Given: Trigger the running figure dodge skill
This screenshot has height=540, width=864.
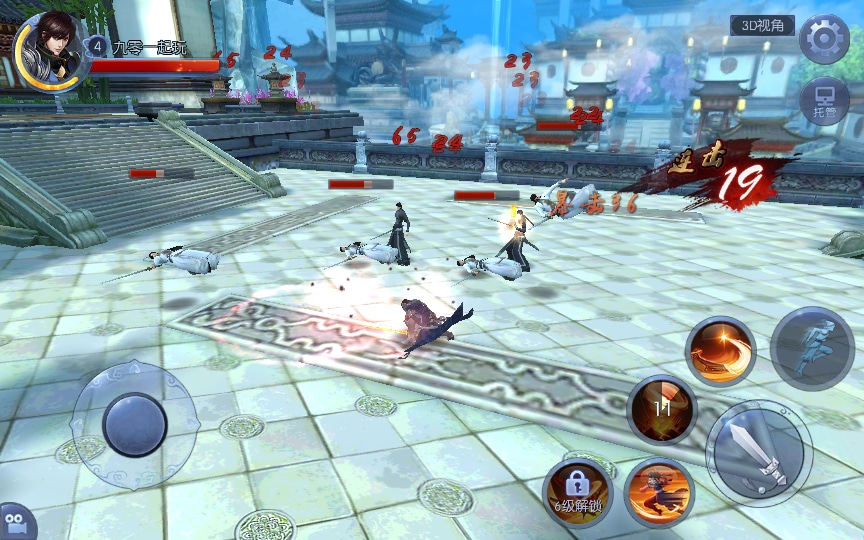Looking at the screenshot, I should pos(811,349).
